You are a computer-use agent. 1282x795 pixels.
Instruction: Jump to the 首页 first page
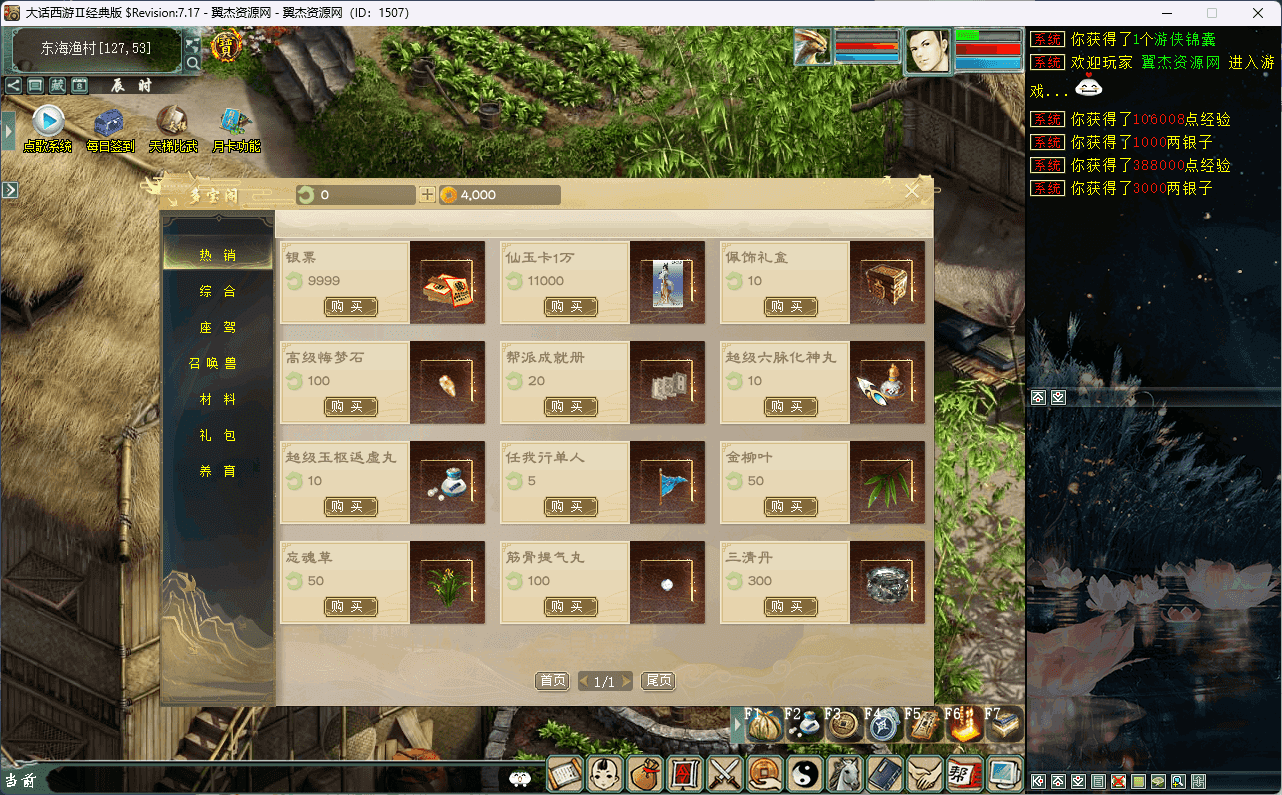(x=552, y=681)
